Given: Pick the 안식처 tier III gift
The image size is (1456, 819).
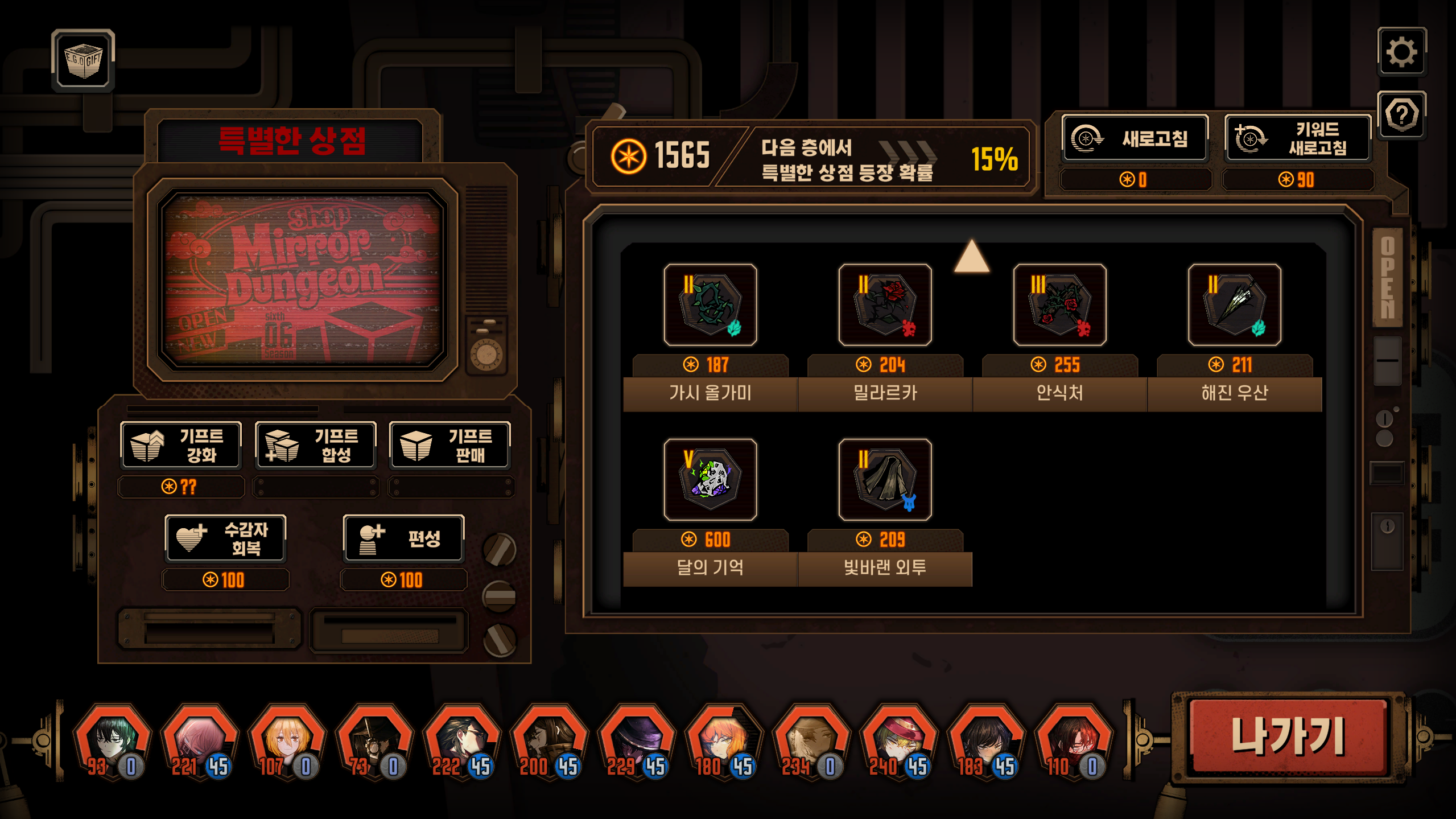Looking at the screenshot, I should (1059, 305).
